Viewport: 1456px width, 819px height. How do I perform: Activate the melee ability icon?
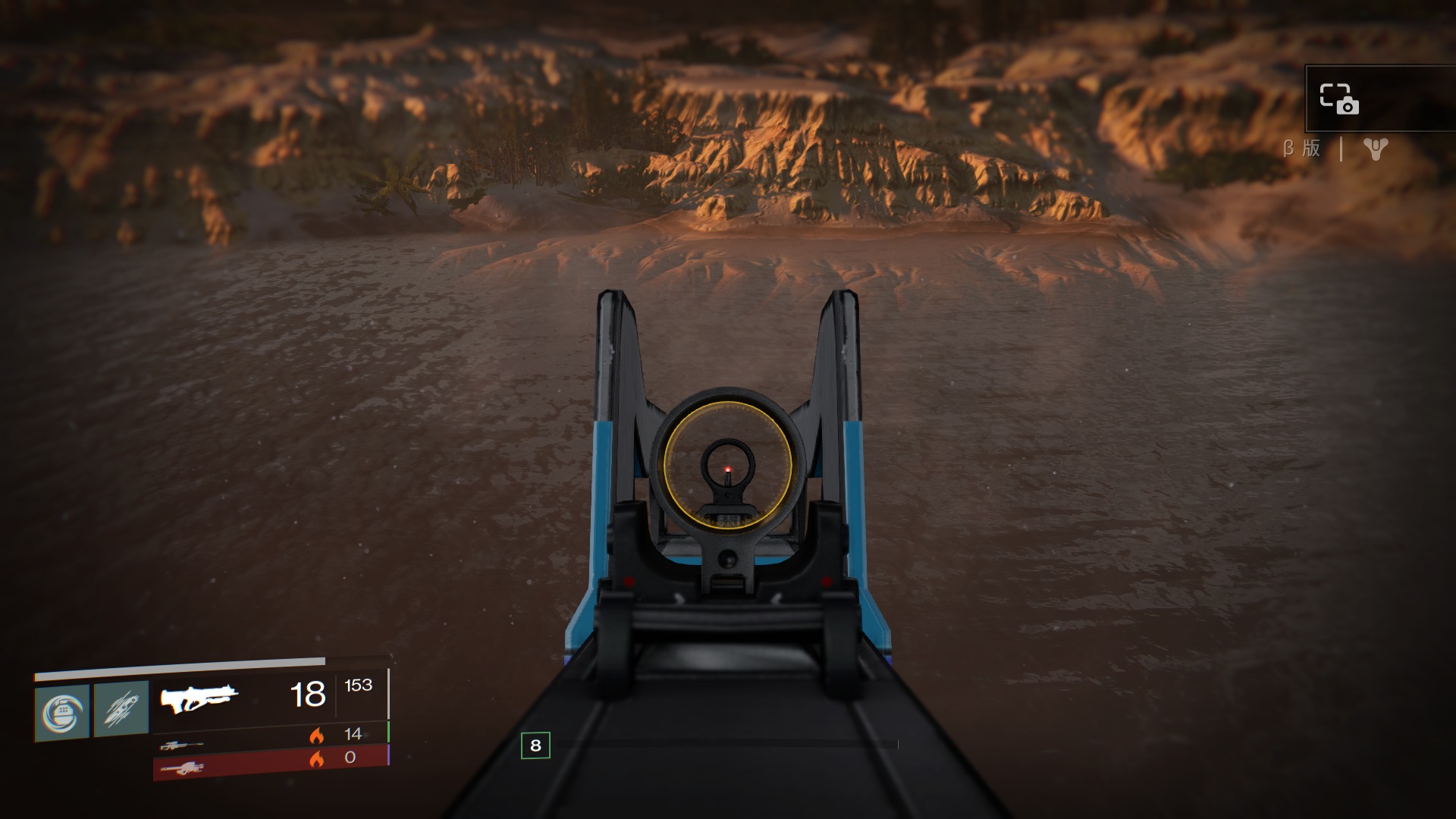(x=121, y=711)
